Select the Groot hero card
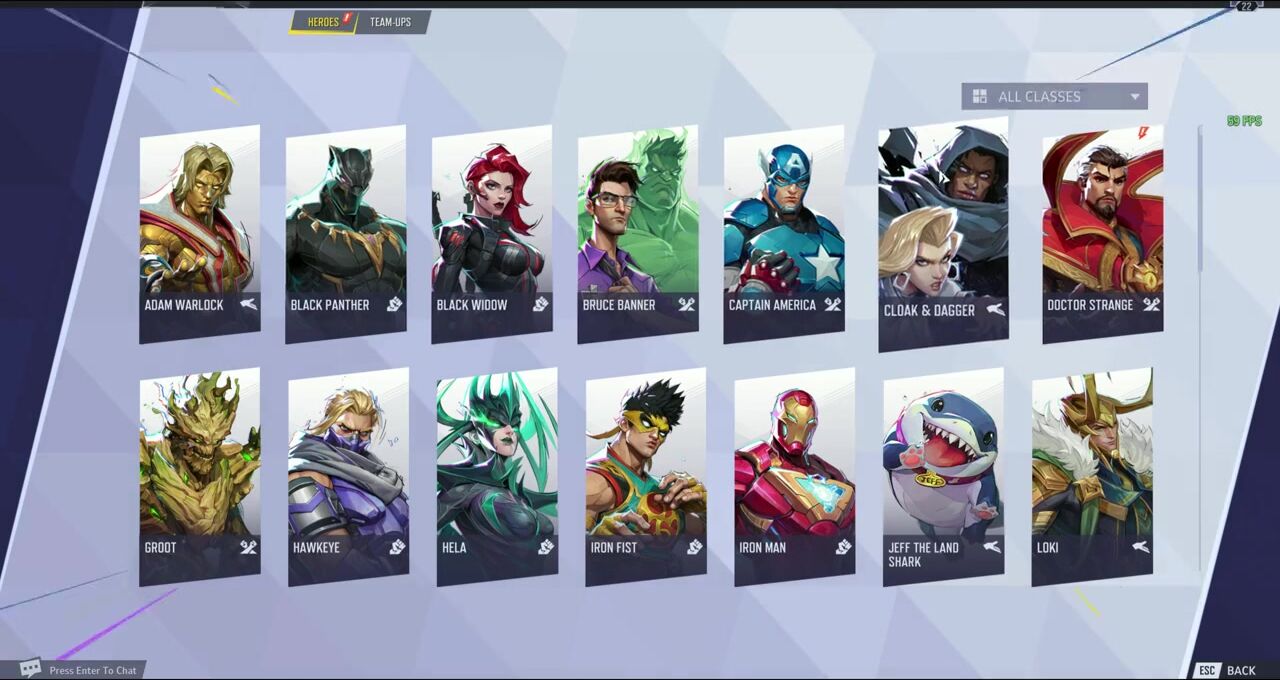 (200, 475)
